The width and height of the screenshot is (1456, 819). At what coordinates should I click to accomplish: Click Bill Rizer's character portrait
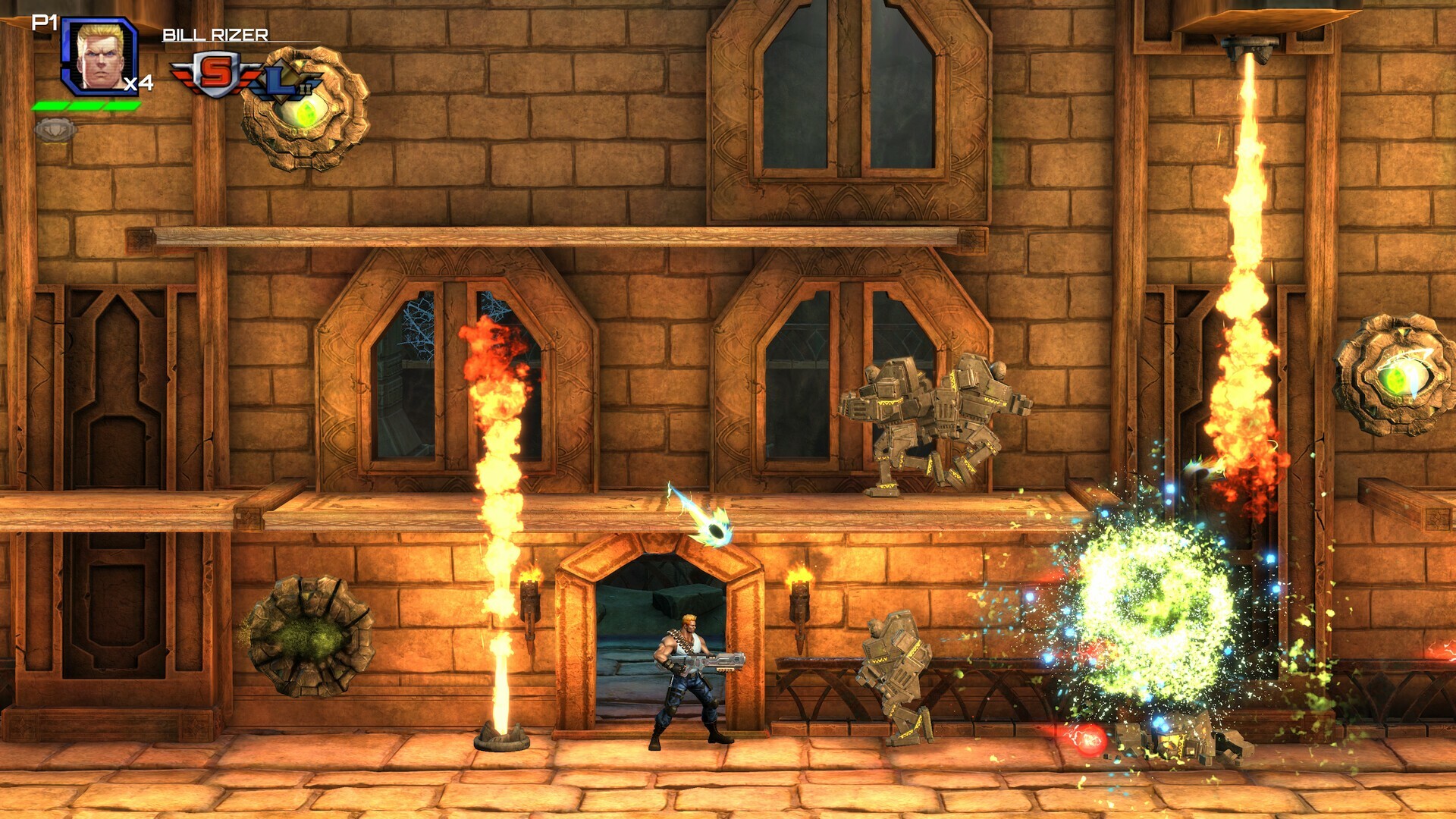click(99, 57)
